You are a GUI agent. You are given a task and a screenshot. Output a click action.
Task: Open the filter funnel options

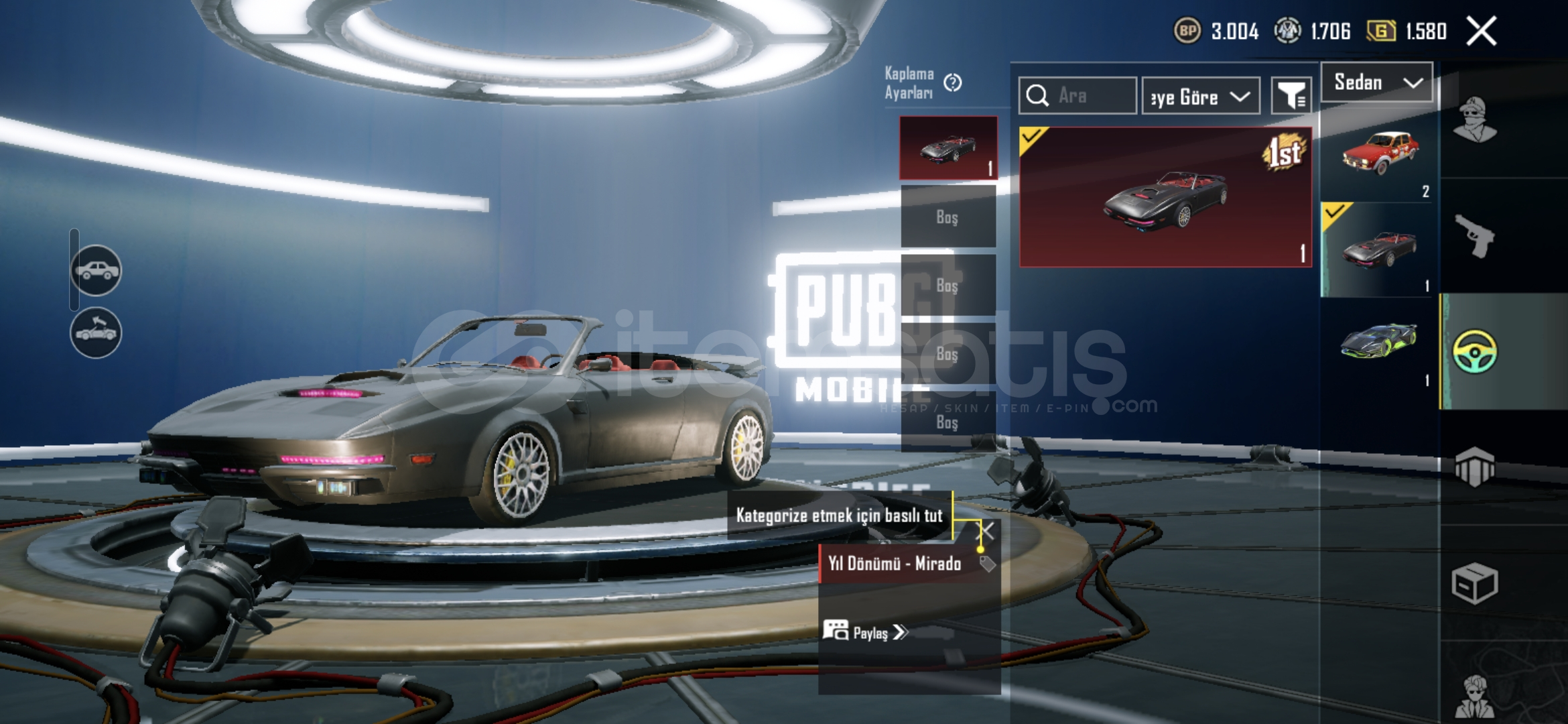click(x=1291, y=97)
